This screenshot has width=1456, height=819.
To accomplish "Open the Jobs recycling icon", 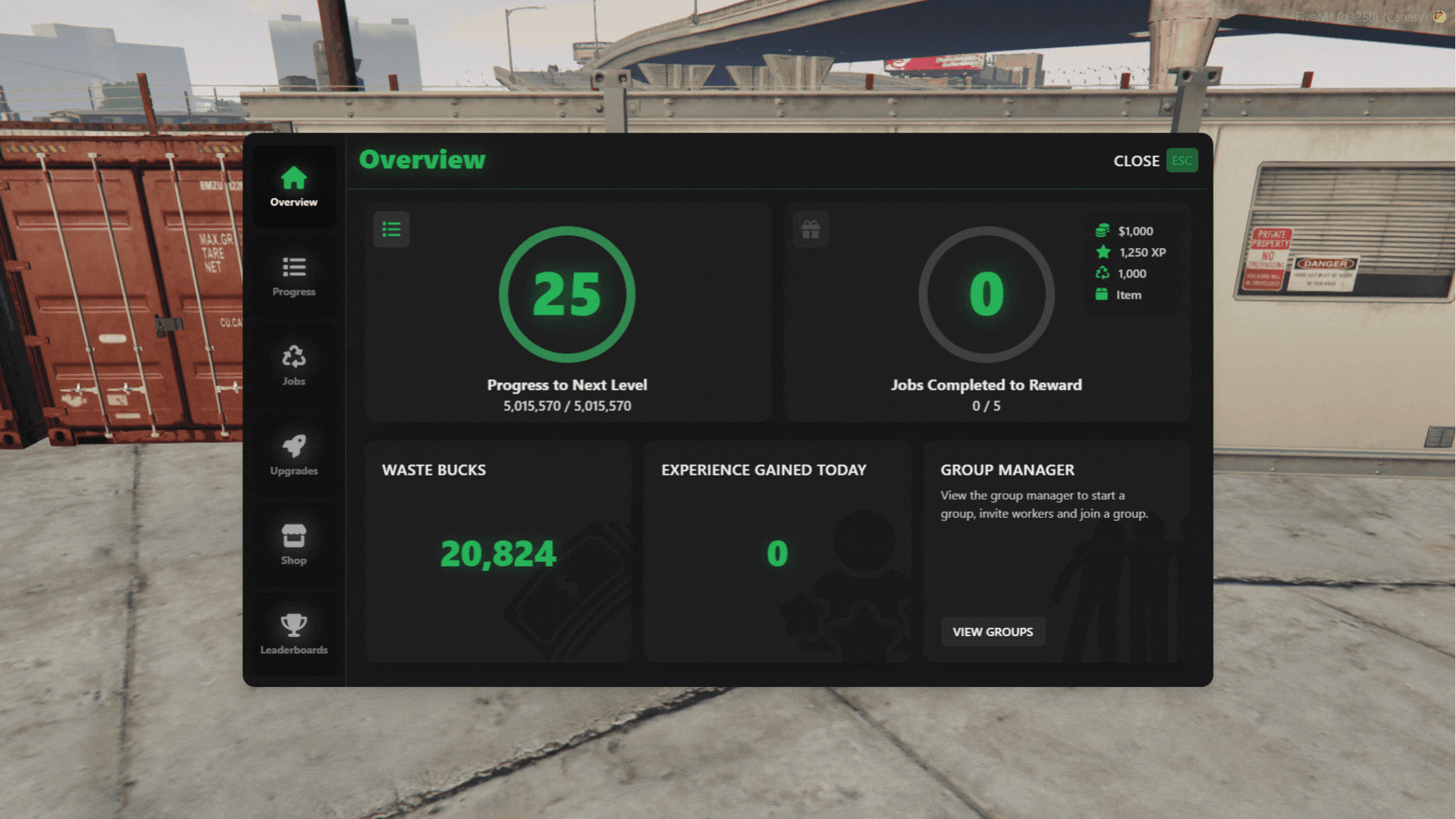I will [x=293, y=356].
